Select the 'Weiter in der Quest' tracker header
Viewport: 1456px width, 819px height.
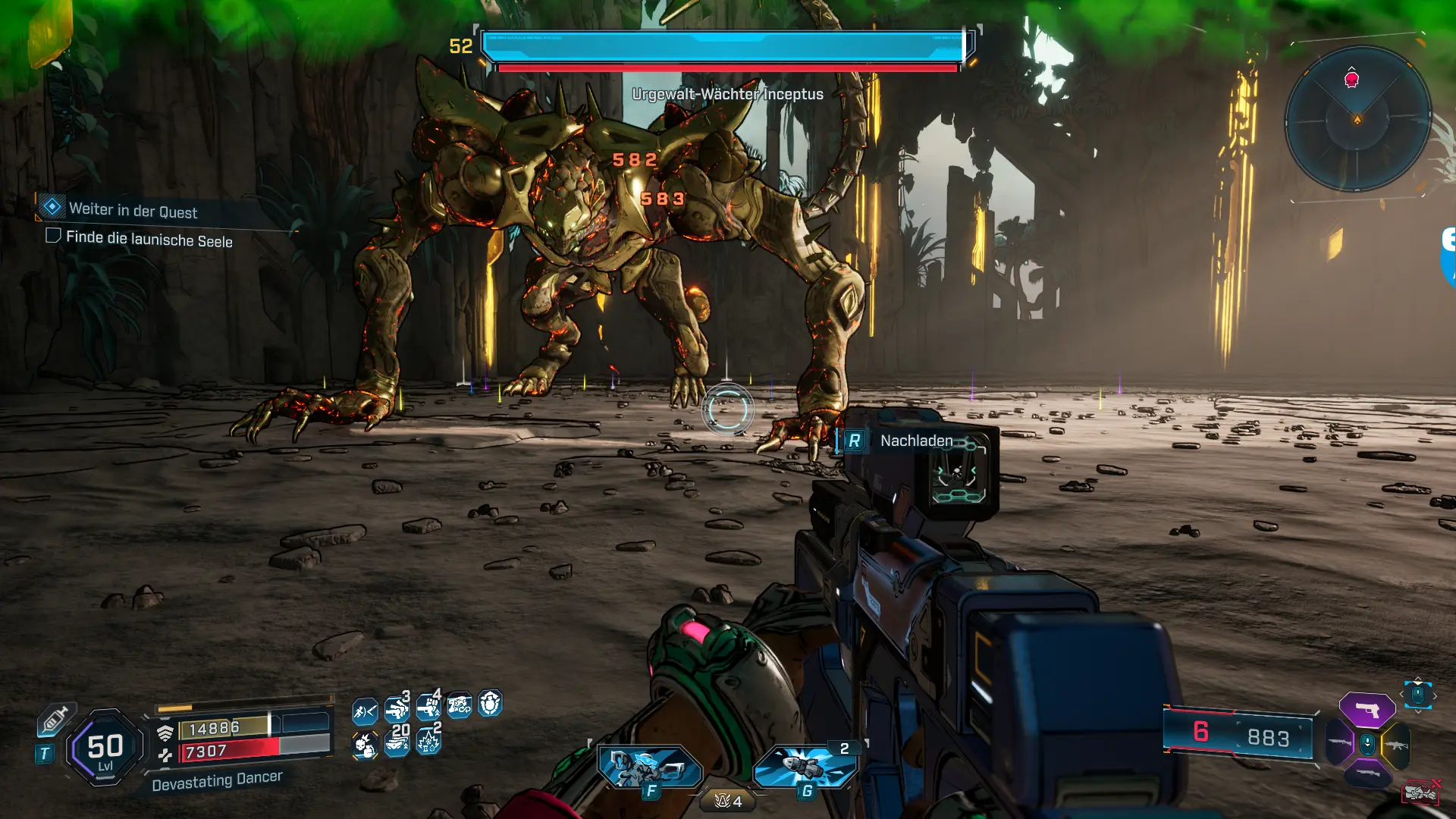tap(133, 210)
